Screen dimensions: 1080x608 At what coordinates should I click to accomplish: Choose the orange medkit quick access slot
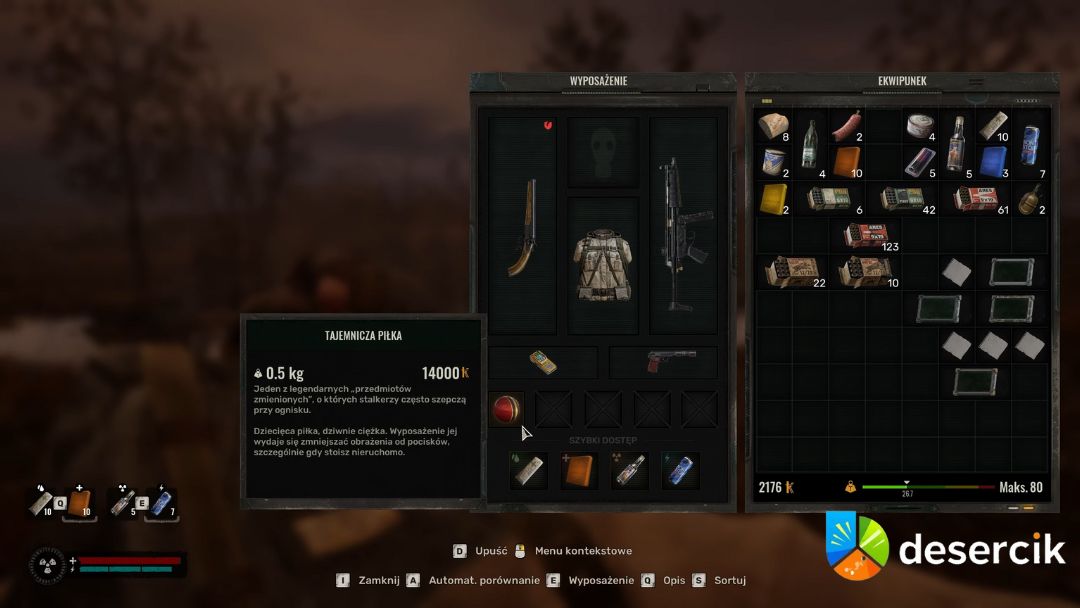coord(579,470)
